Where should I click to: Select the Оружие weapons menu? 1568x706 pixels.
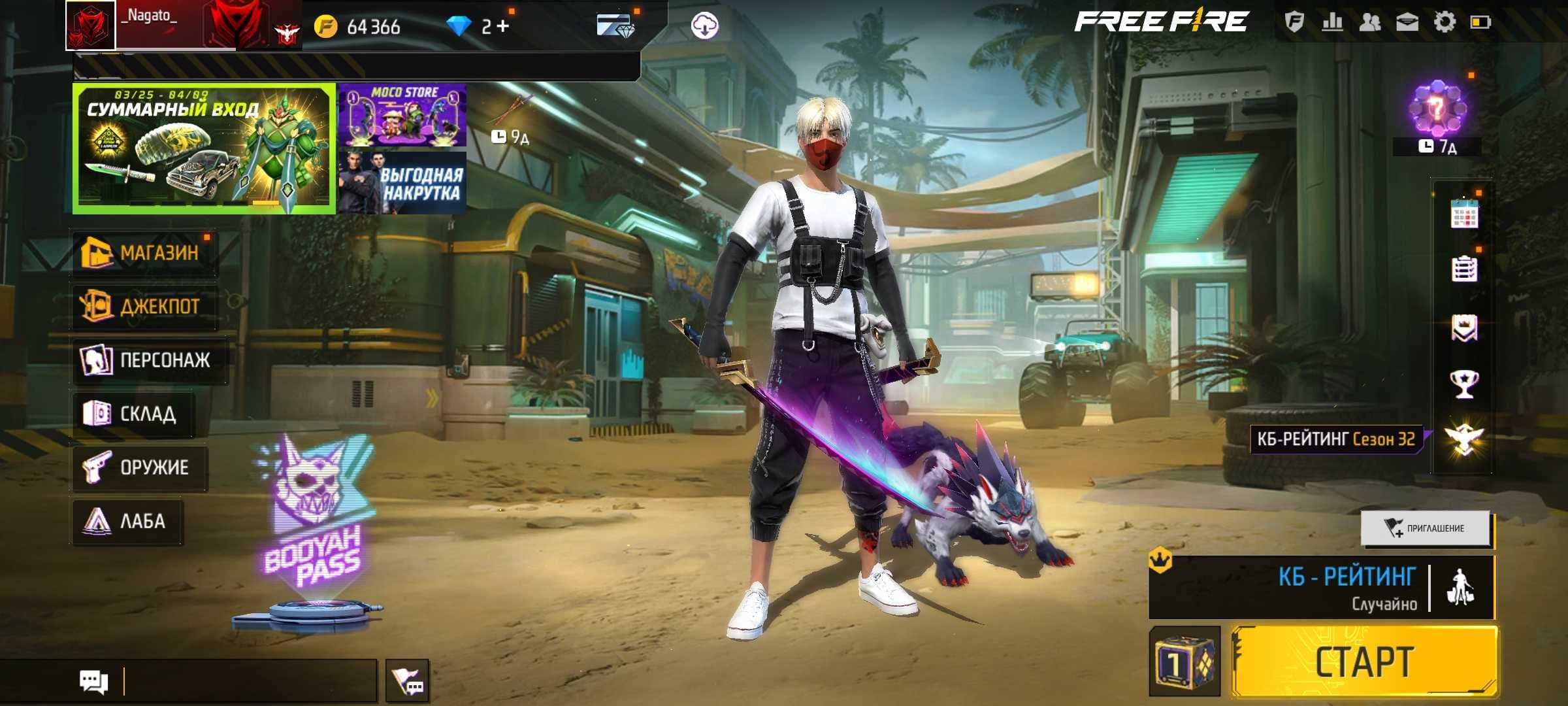click(139, 467)
